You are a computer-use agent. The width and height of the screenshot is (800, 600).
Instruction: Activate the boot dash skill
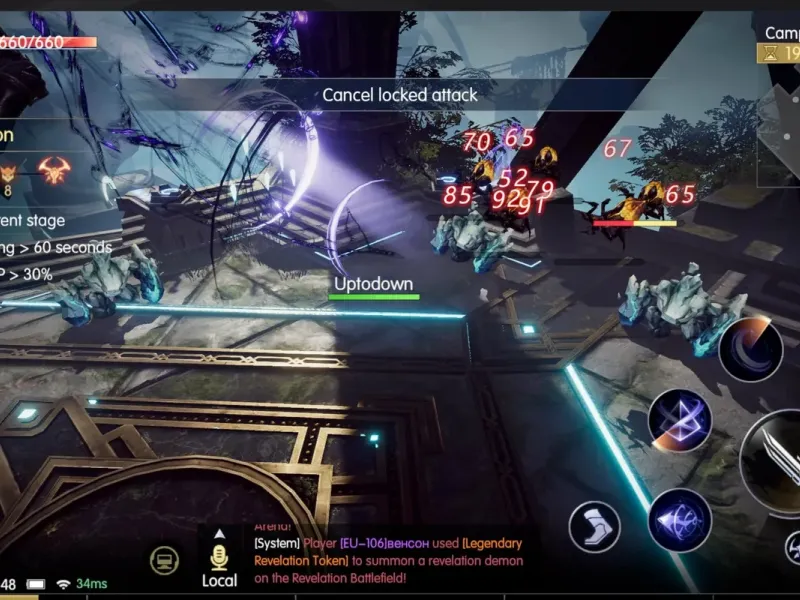[x=595, y=527]
